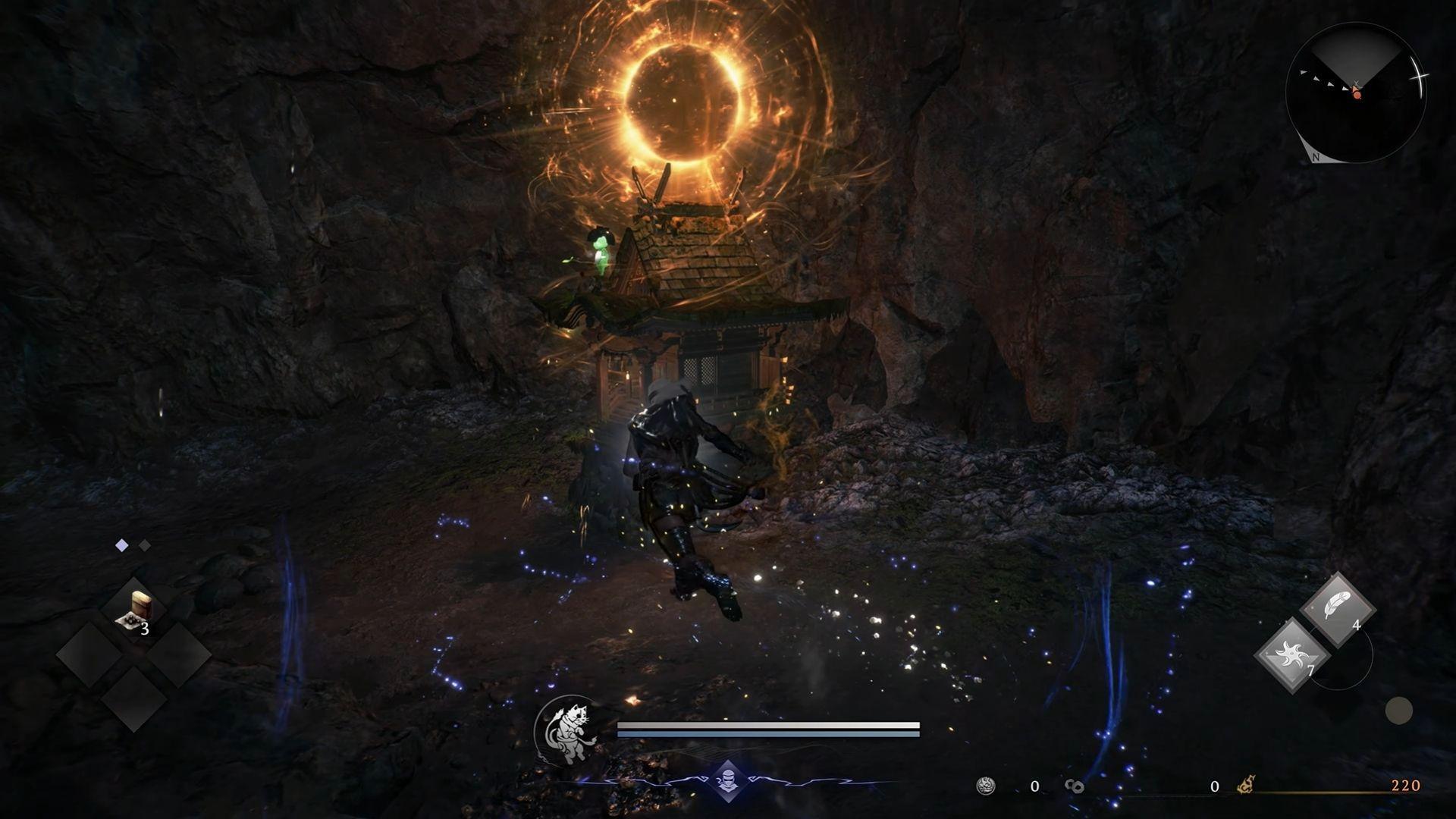Click the round beige buff indicator

[1400, 711]
